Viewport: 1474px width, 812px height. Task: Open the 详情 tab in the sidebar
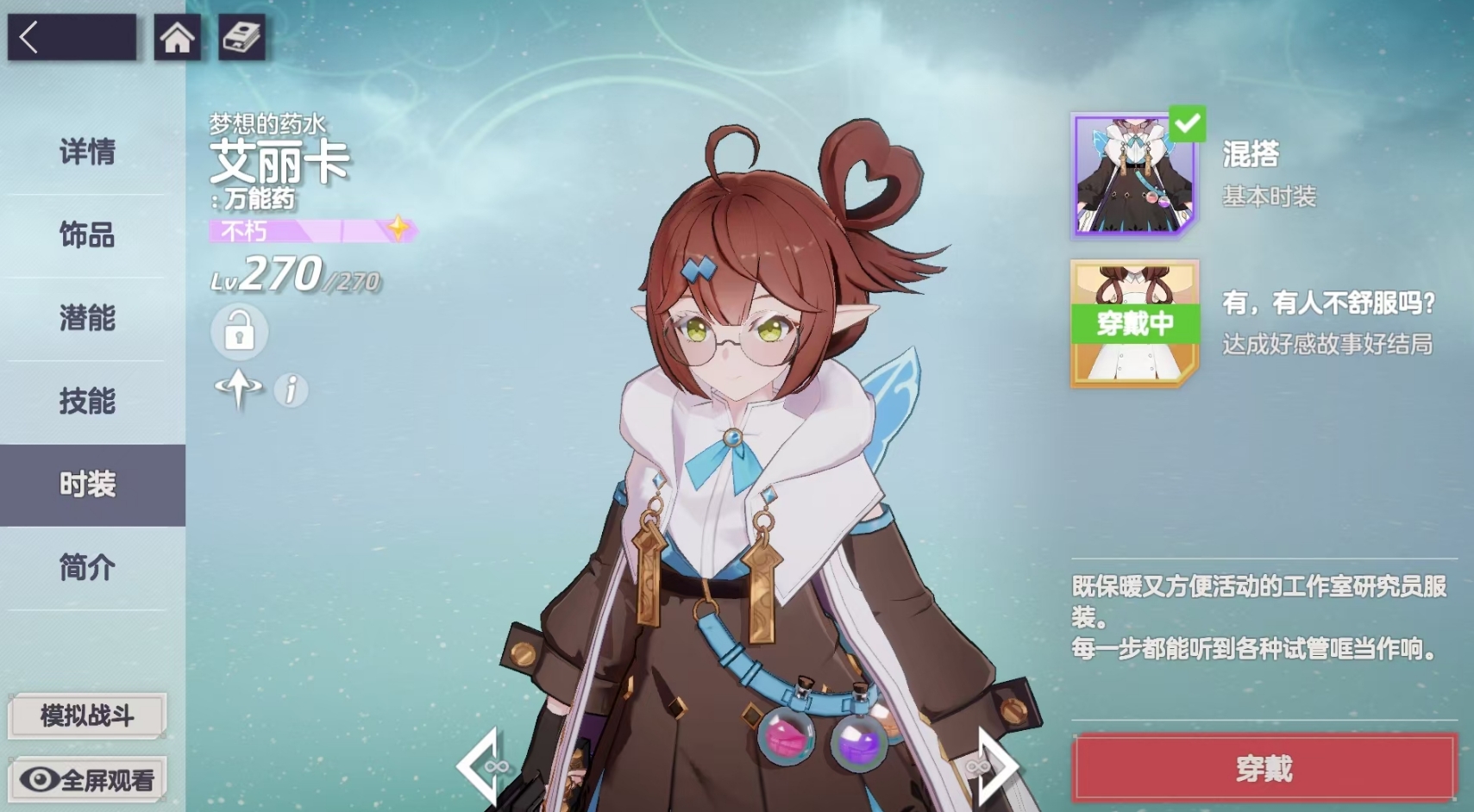pyautogui.click(x=87, y=153)
